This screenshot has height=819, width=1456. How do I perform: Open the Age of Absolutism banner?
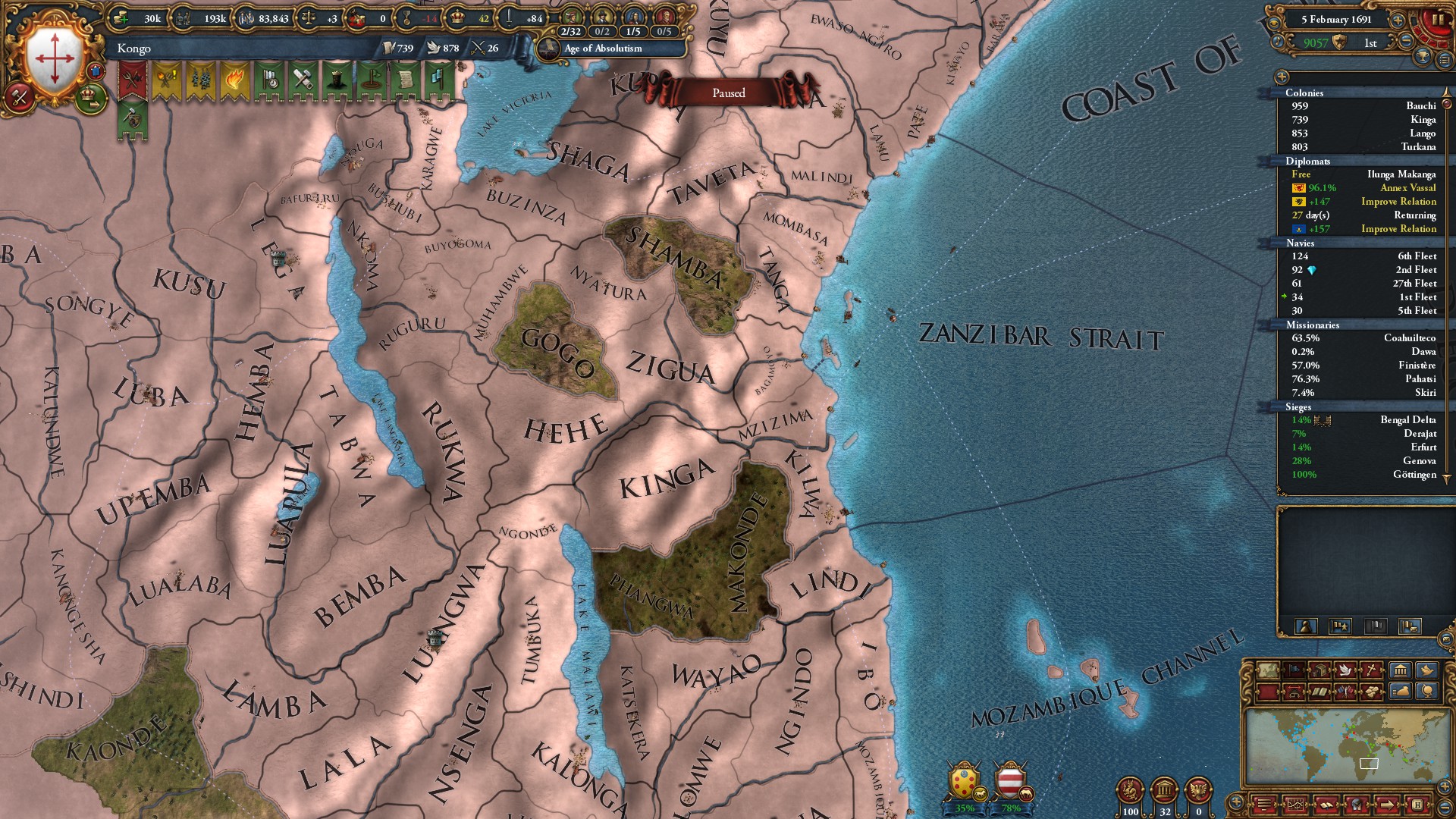603,49
